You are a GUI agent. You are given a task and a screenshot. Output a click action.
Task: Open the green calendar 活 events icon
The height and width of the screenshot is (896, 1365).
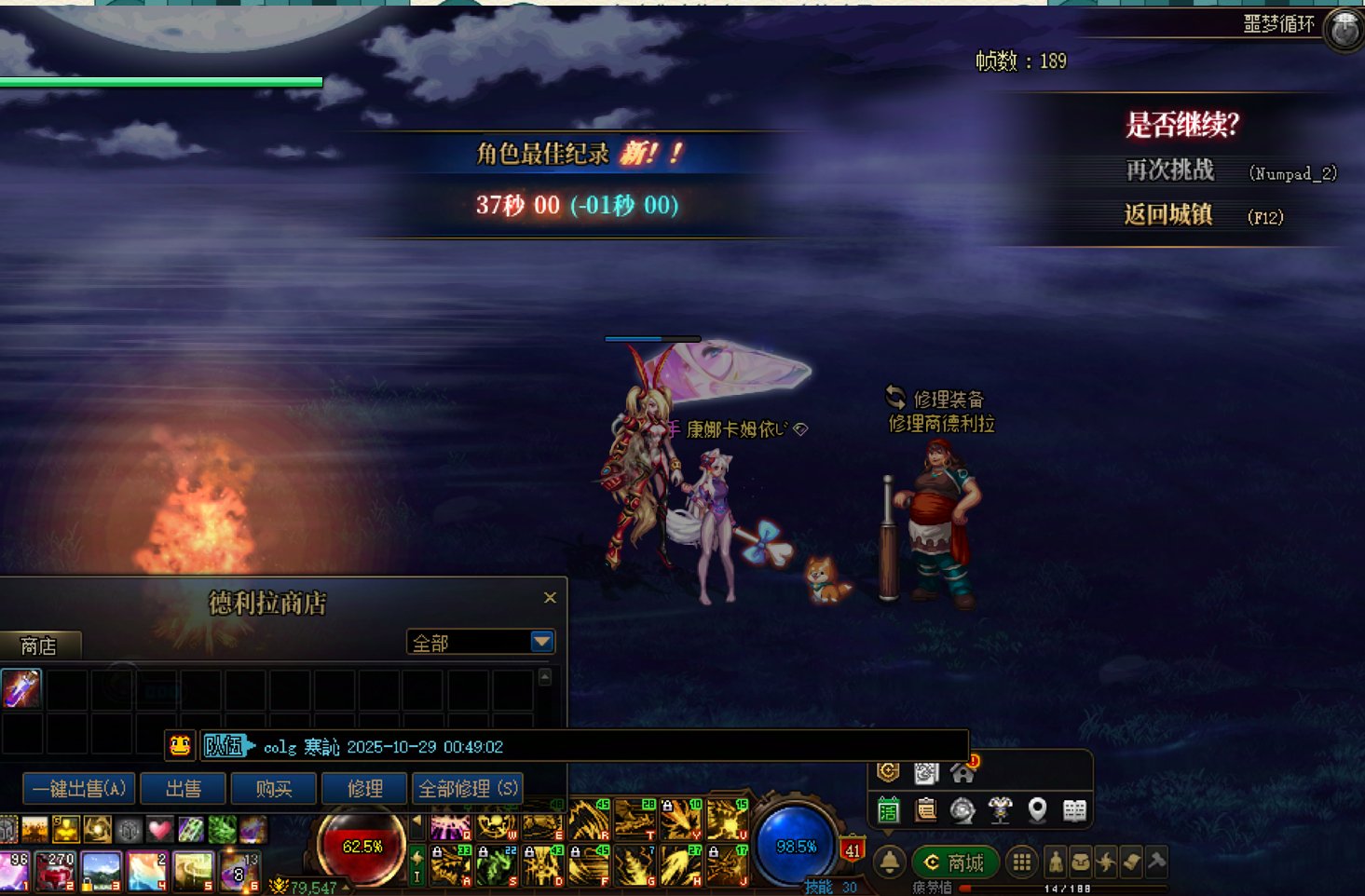coord(889,810)
